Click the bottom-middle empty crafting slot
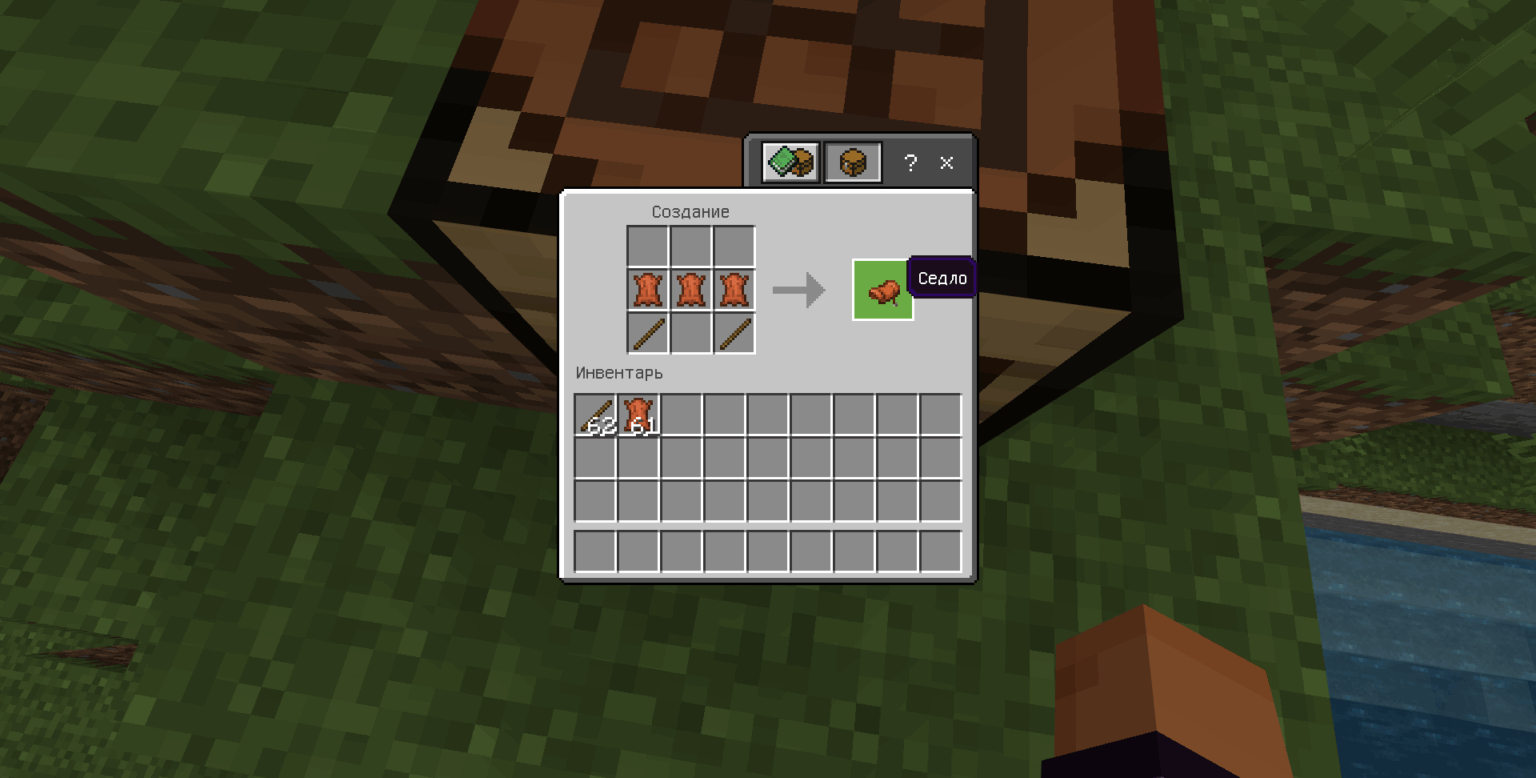This screenshot has height=778, width=1536. point(691,332)
